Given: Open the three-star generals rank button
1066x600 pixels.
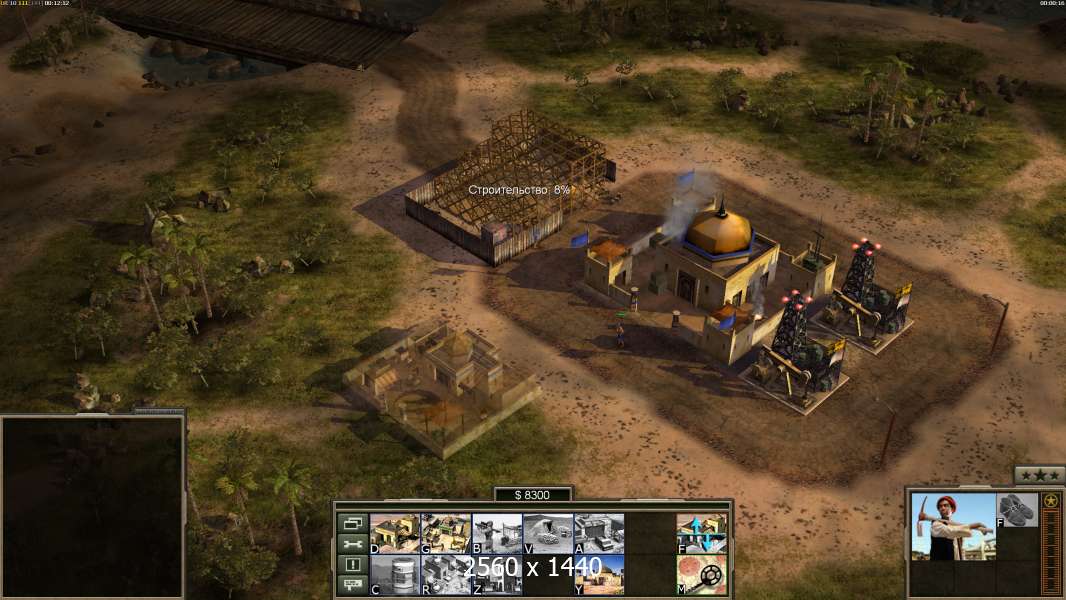Looking at the screenshot, I should pos(1039,475).
